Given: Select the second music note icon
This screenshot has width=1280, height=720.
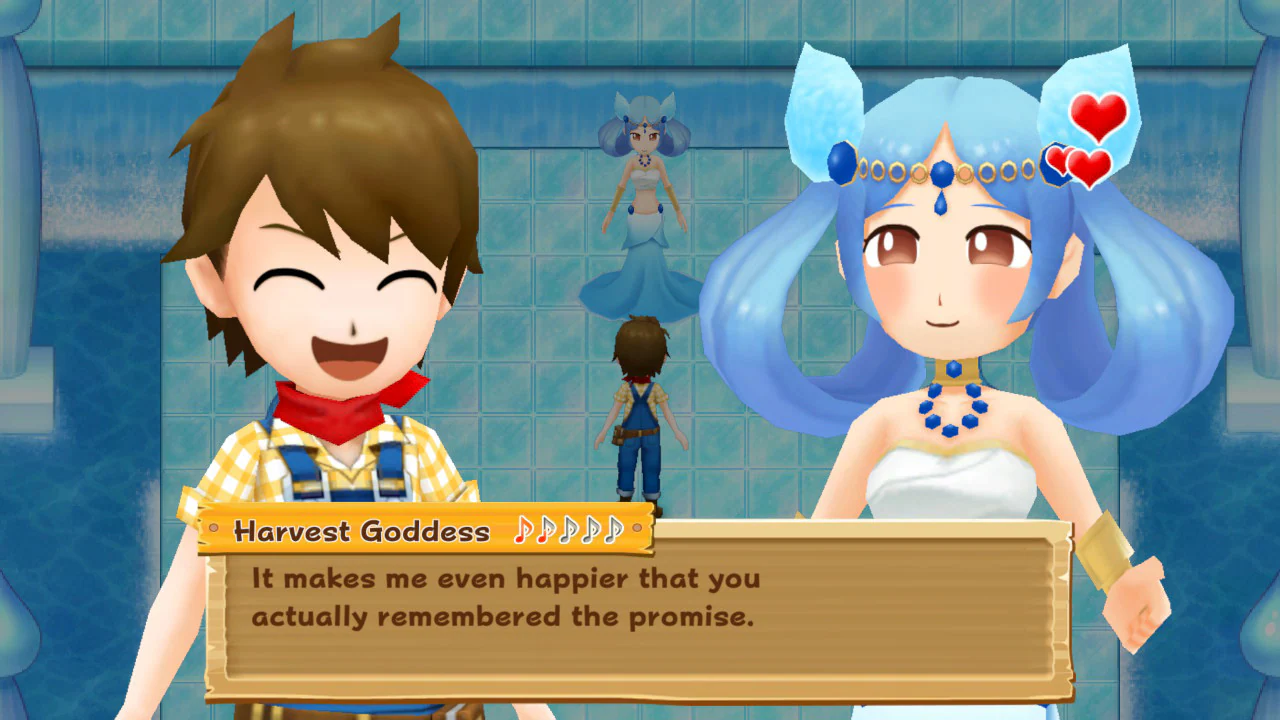Looking at the screenshot, I should coord(546,530).
